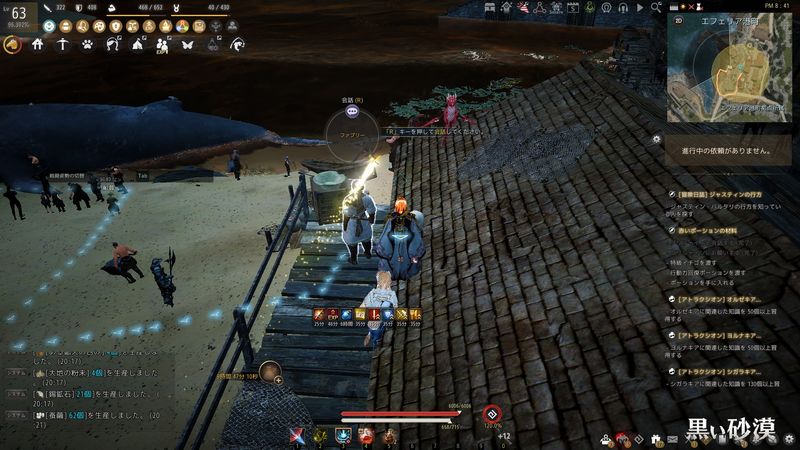Open the pickaxe worker icon
The image size is (800, 450).
pos(62,44)
